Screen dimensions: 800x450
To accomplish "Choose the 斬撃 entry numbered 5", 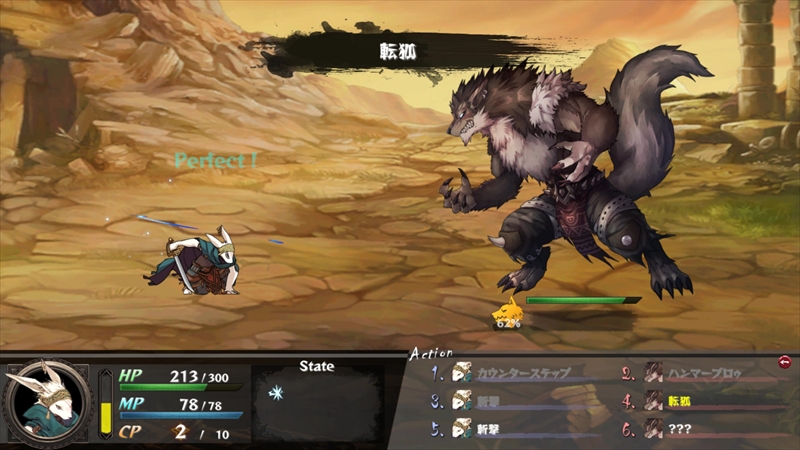I will pos(490,428).
